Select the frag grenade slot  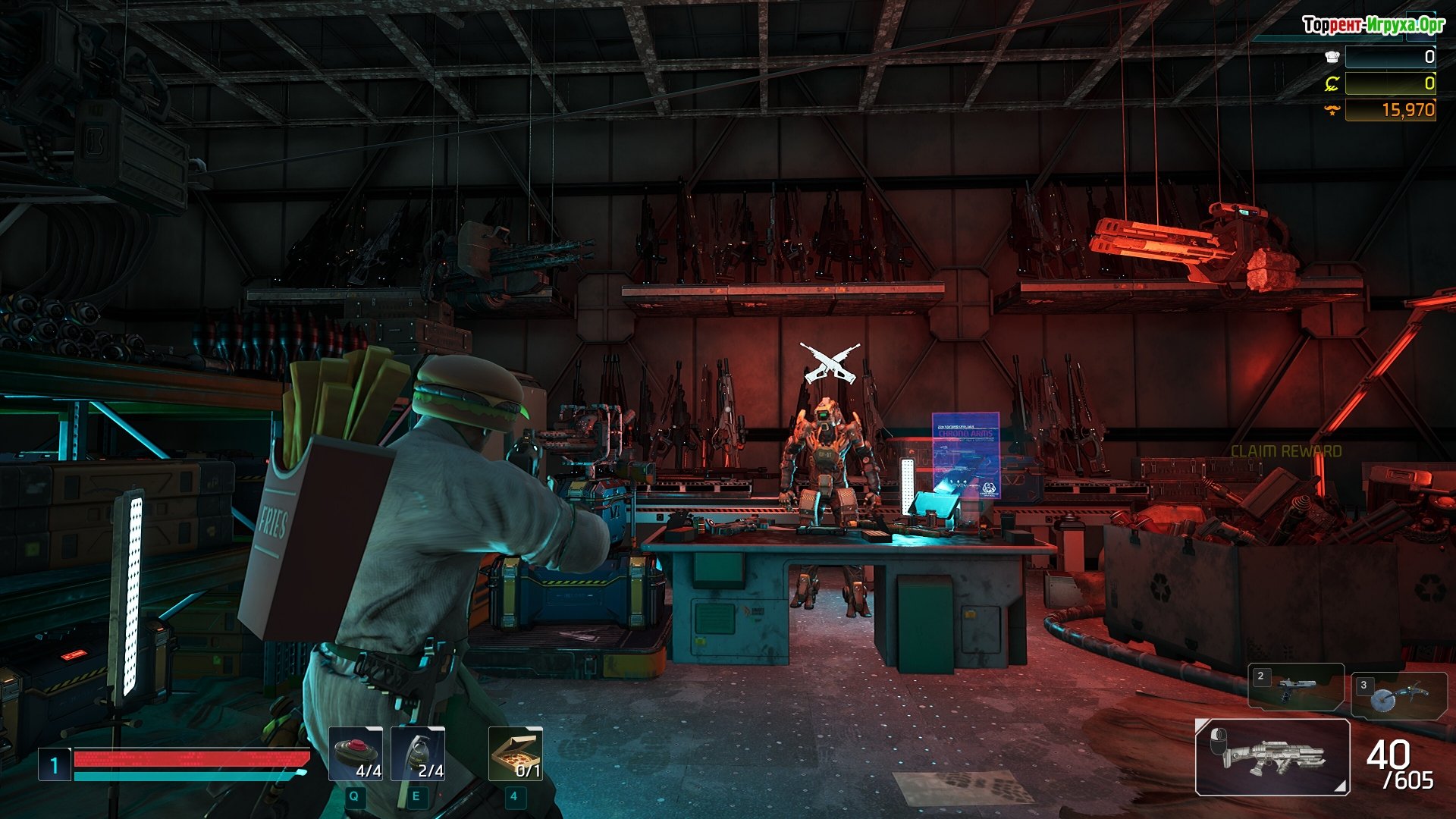click(x=418, y=754)
